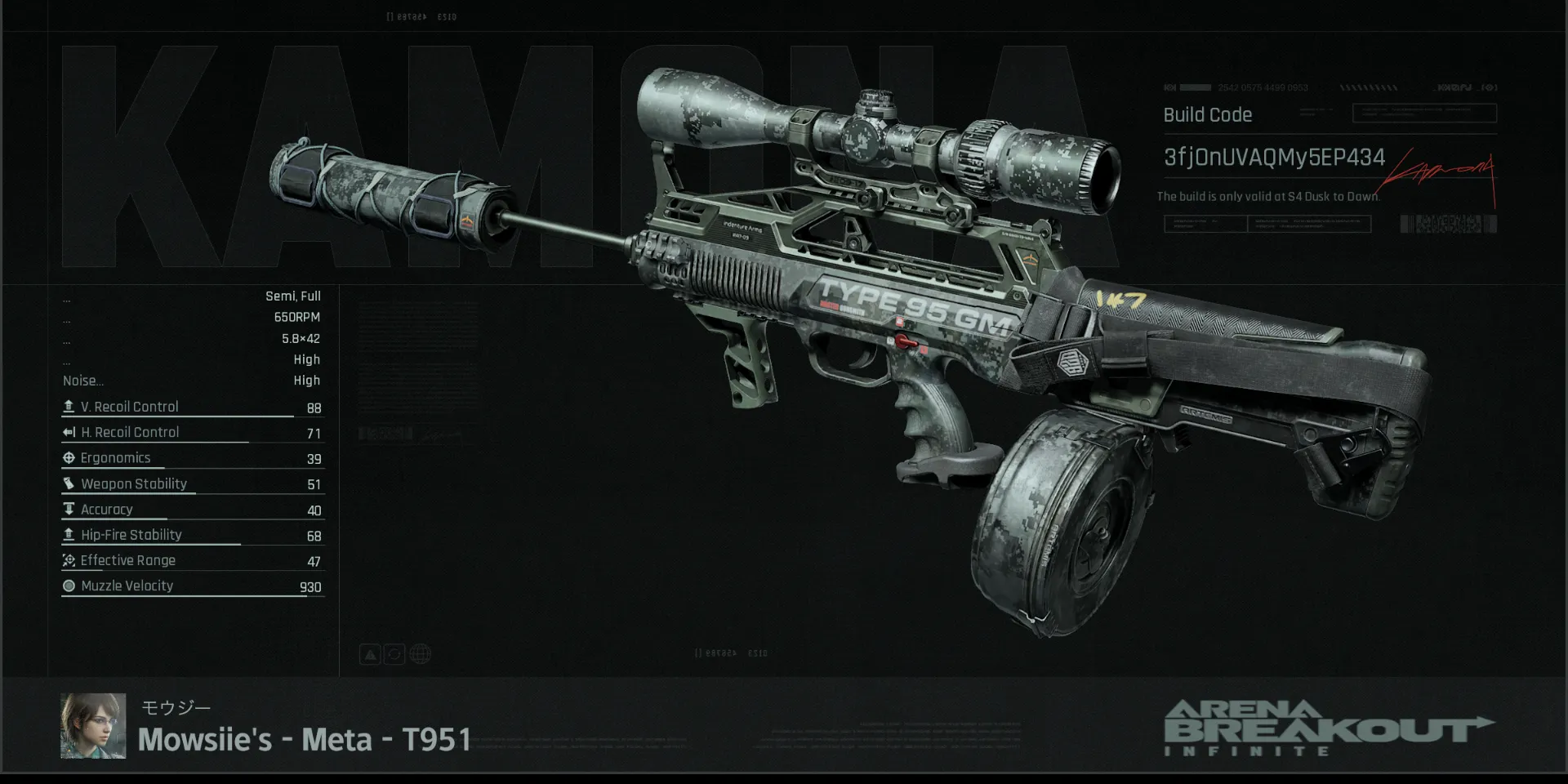Toggle the High Noise indicator
This screenshot has width=1568, height=784.
coord(307,380)
